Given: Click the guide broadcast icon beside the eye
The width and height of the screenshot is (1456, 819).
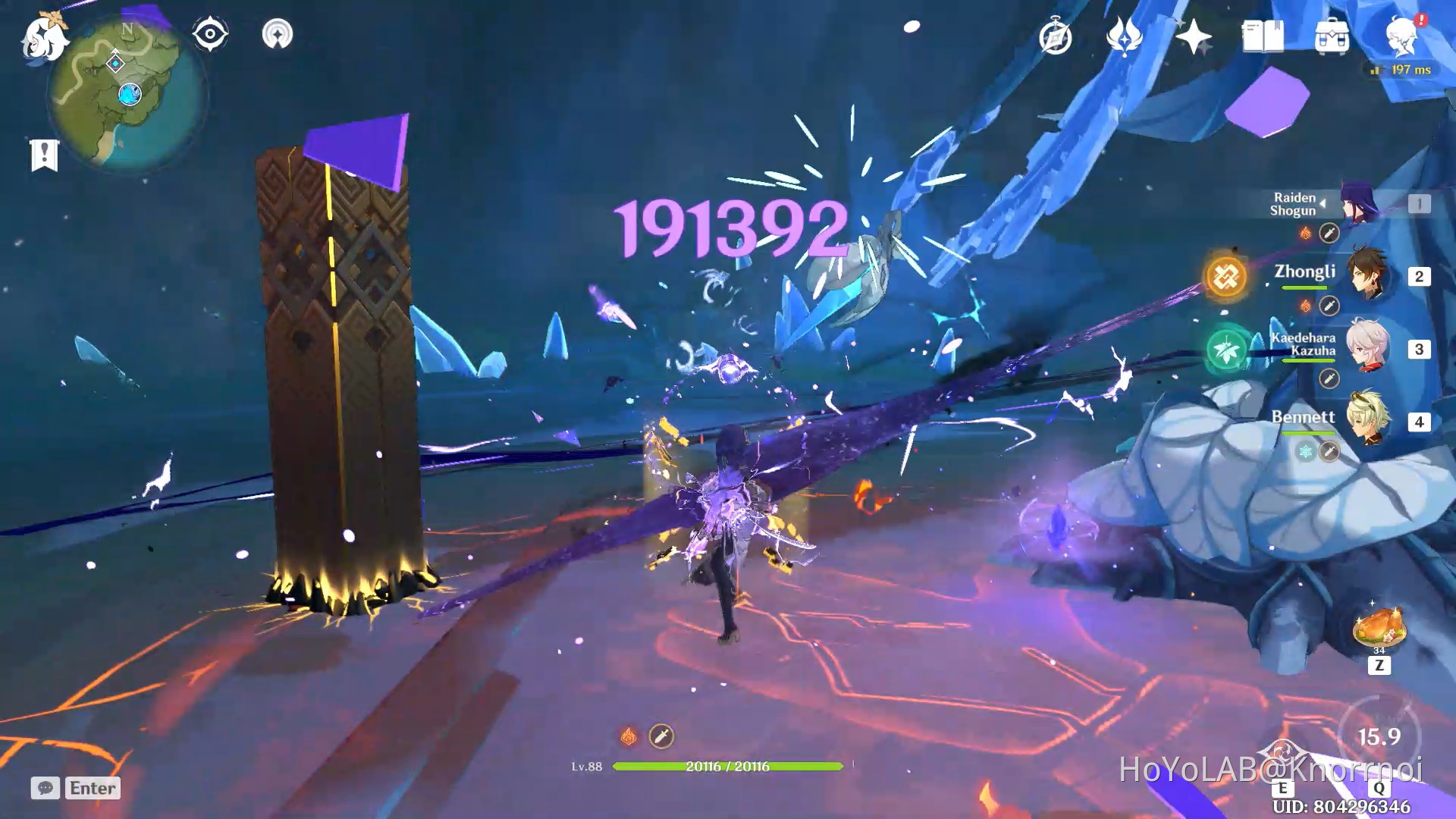Looking at the screenshot, I should pos(279,33).
